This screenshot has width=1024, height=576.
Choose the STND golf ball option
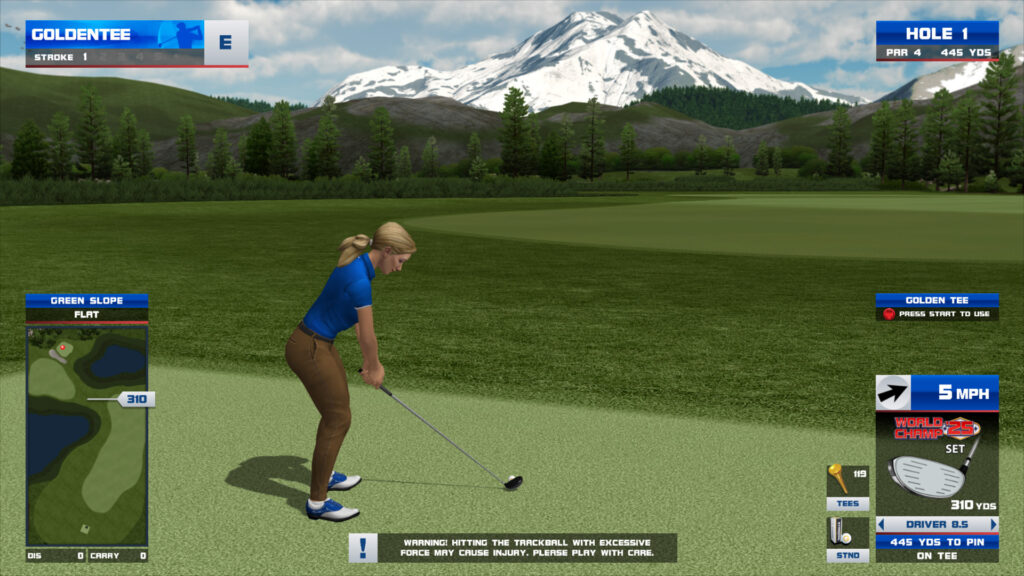click(846, 538)
